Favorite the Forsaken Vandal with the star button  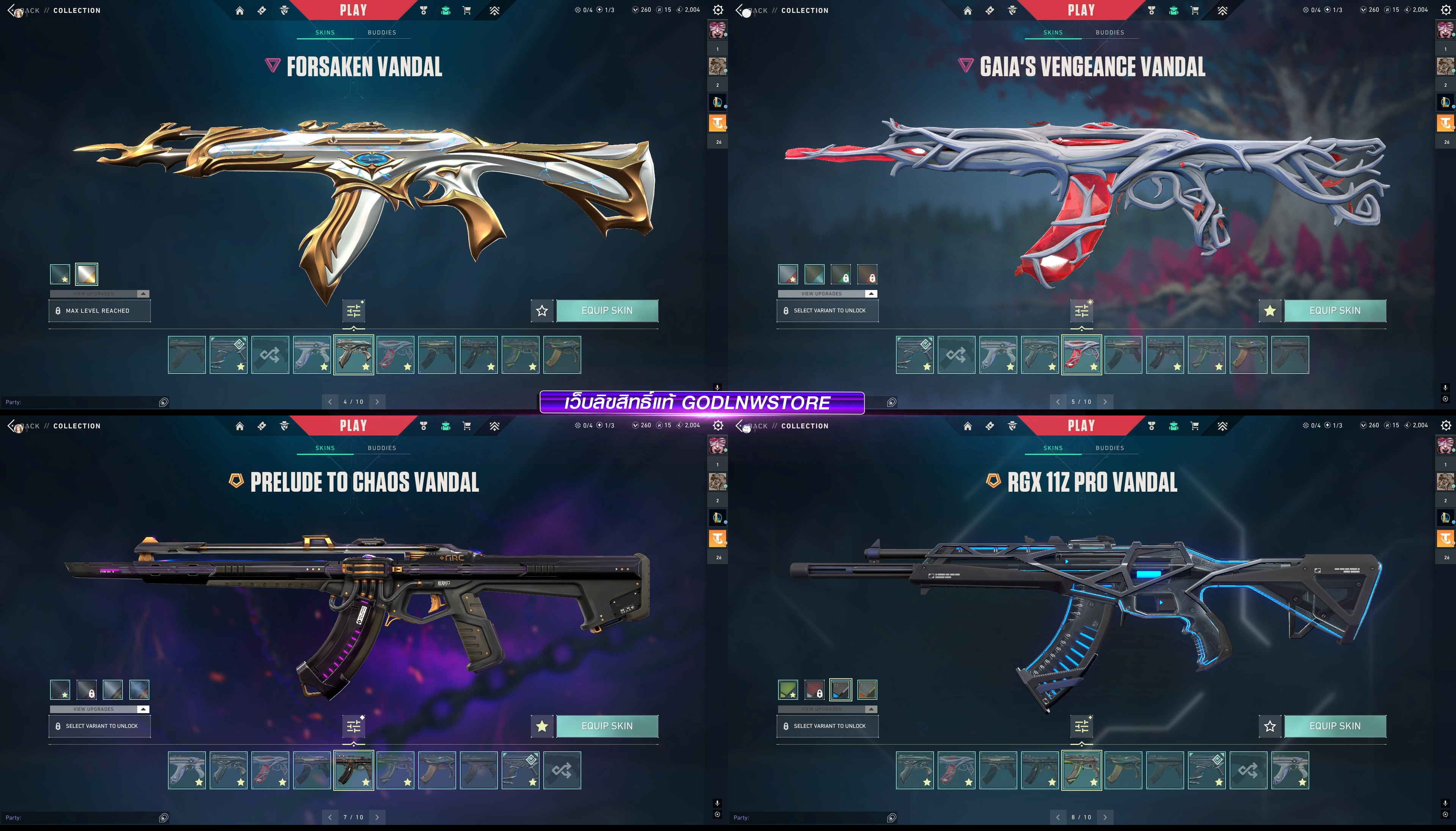point(542,310)
